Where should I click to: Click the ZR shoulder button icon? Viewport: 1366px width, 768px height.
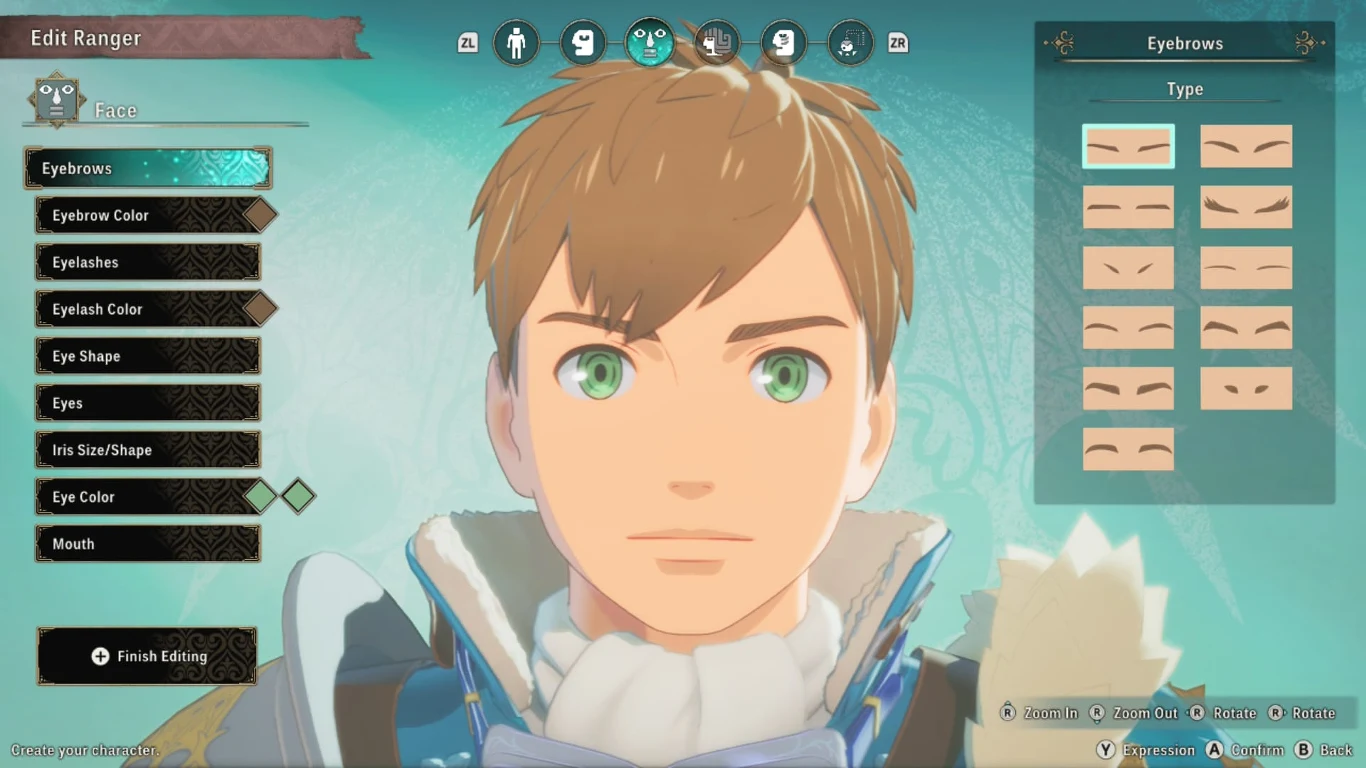(897, 43)
